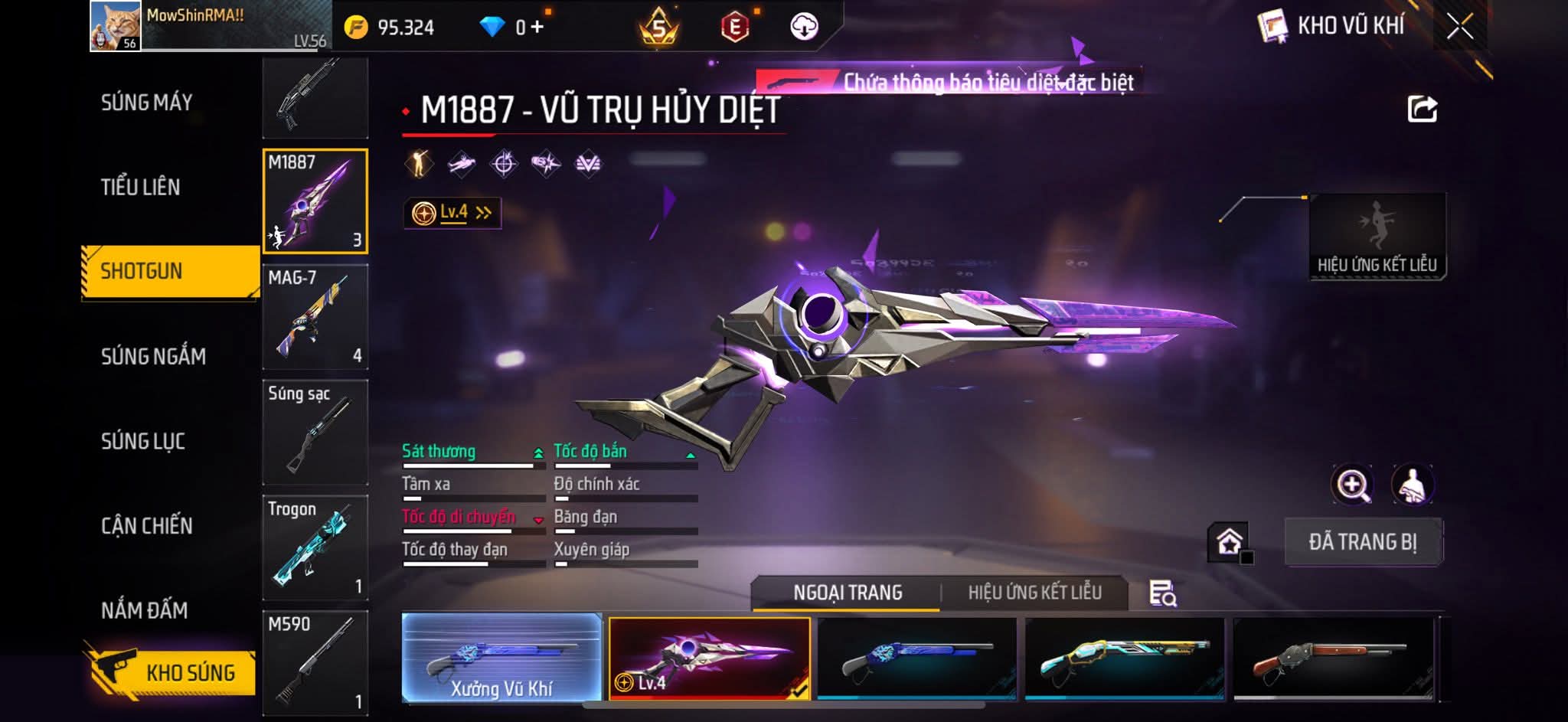Open the Súng Ngắm category
Viewport: 1568px width, 722px height.
click(153, 356)
